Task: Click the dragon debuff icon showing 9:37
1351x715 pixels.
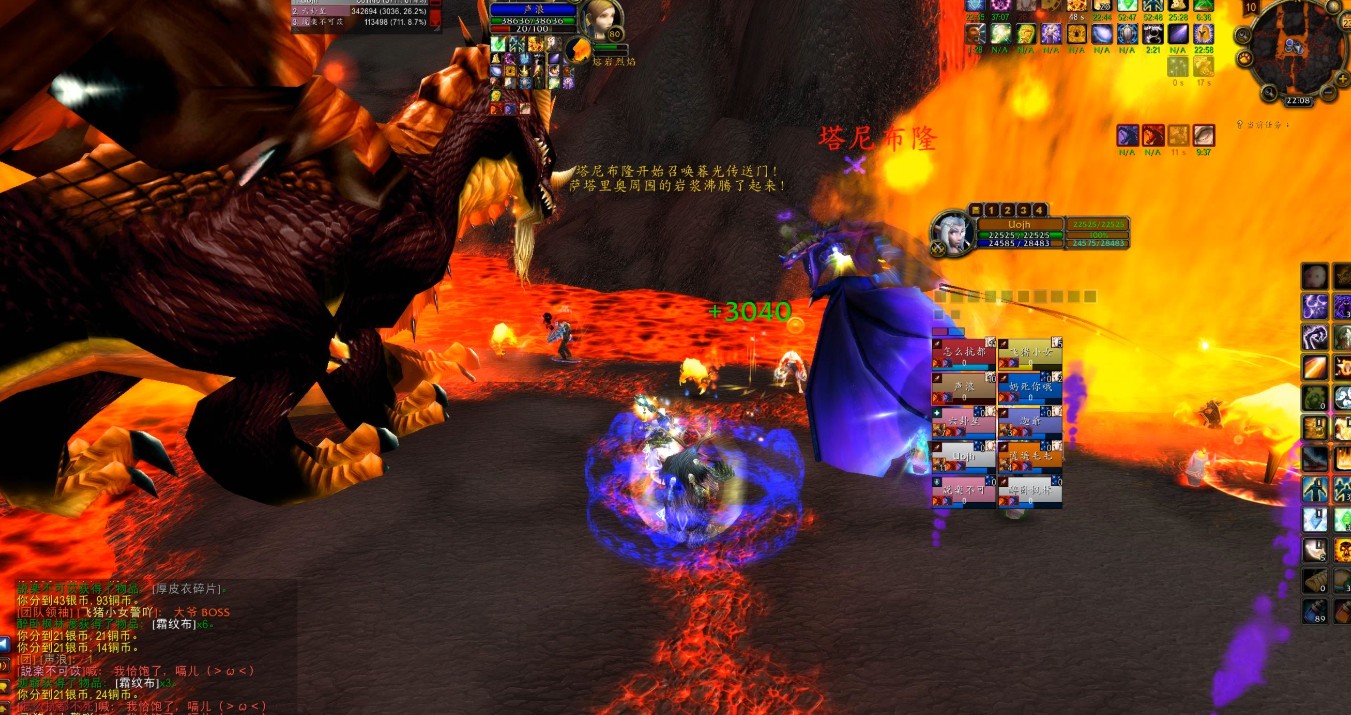Action: pos(1203,136)
